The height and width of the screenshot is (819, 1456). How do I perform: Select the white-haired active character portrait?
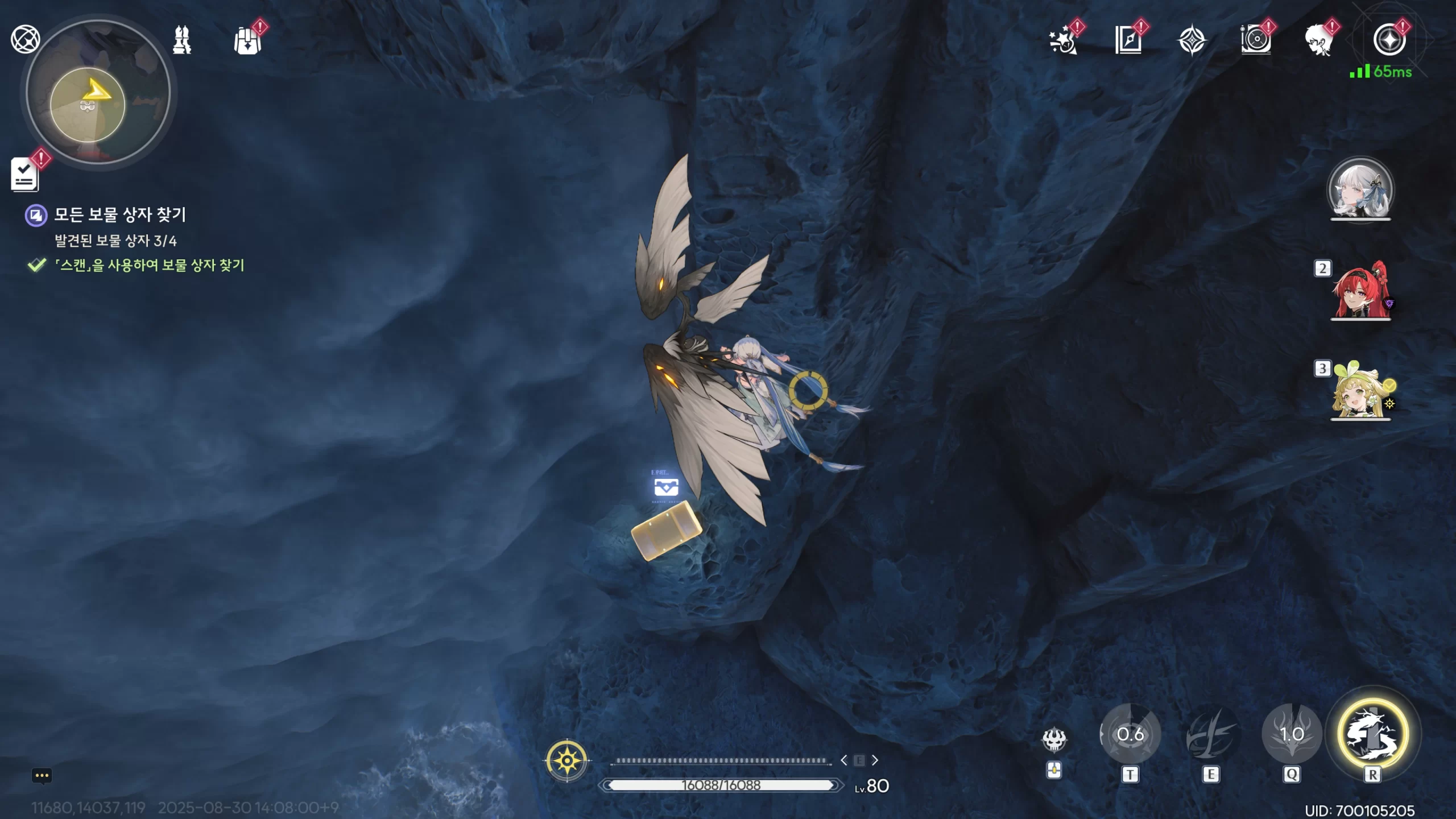coord(1360,189)
